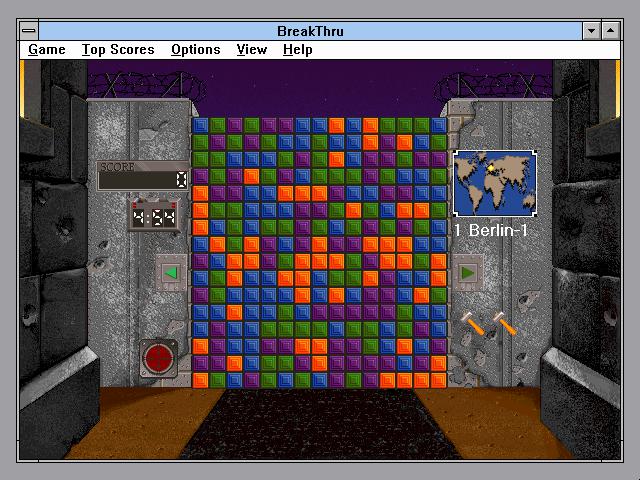This screenshot has width=640, height=480.
Task: Open the Options menu
Action: tap(195, 49)
